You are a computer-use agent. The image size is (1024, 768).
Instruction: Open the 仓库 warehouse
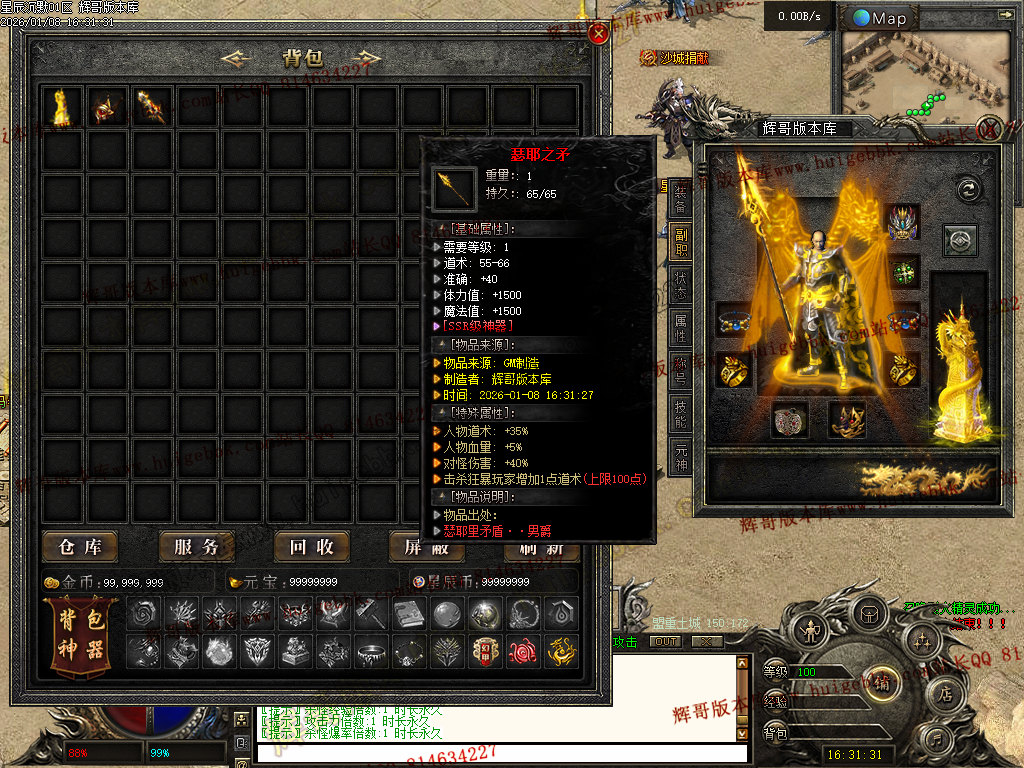click(x=80, y=547)
